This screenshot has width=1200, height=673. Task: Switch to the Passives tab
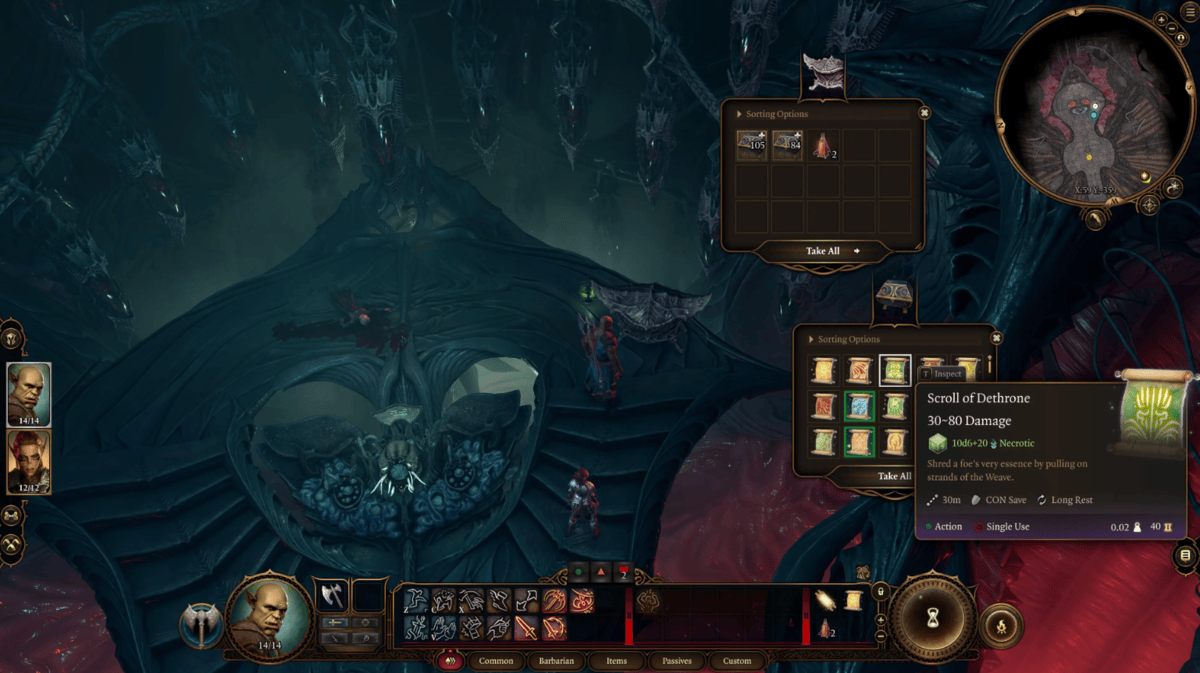(677, 661)
